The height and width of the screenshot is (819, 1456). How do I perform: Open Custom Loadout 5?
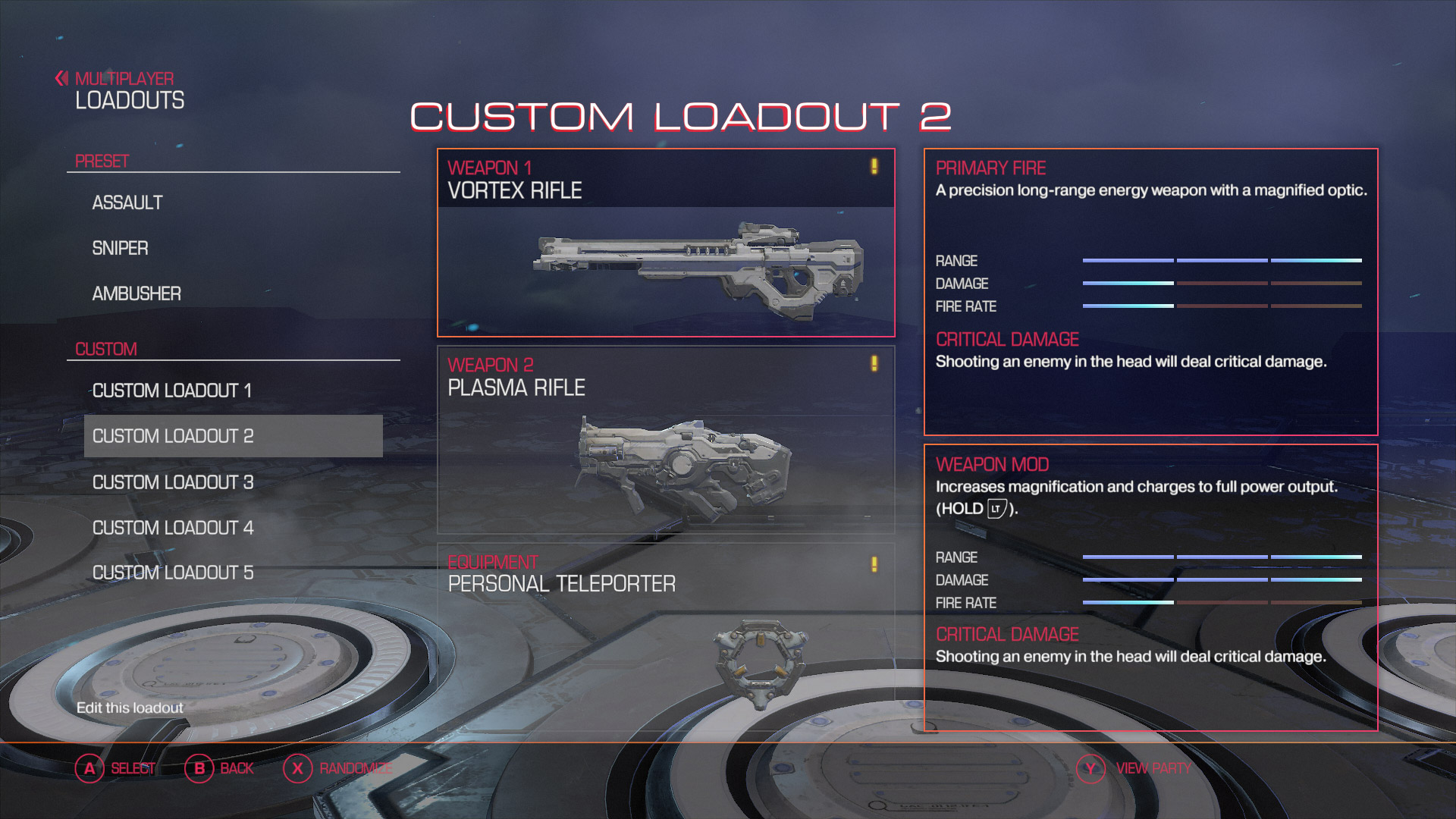coord(173,573)
